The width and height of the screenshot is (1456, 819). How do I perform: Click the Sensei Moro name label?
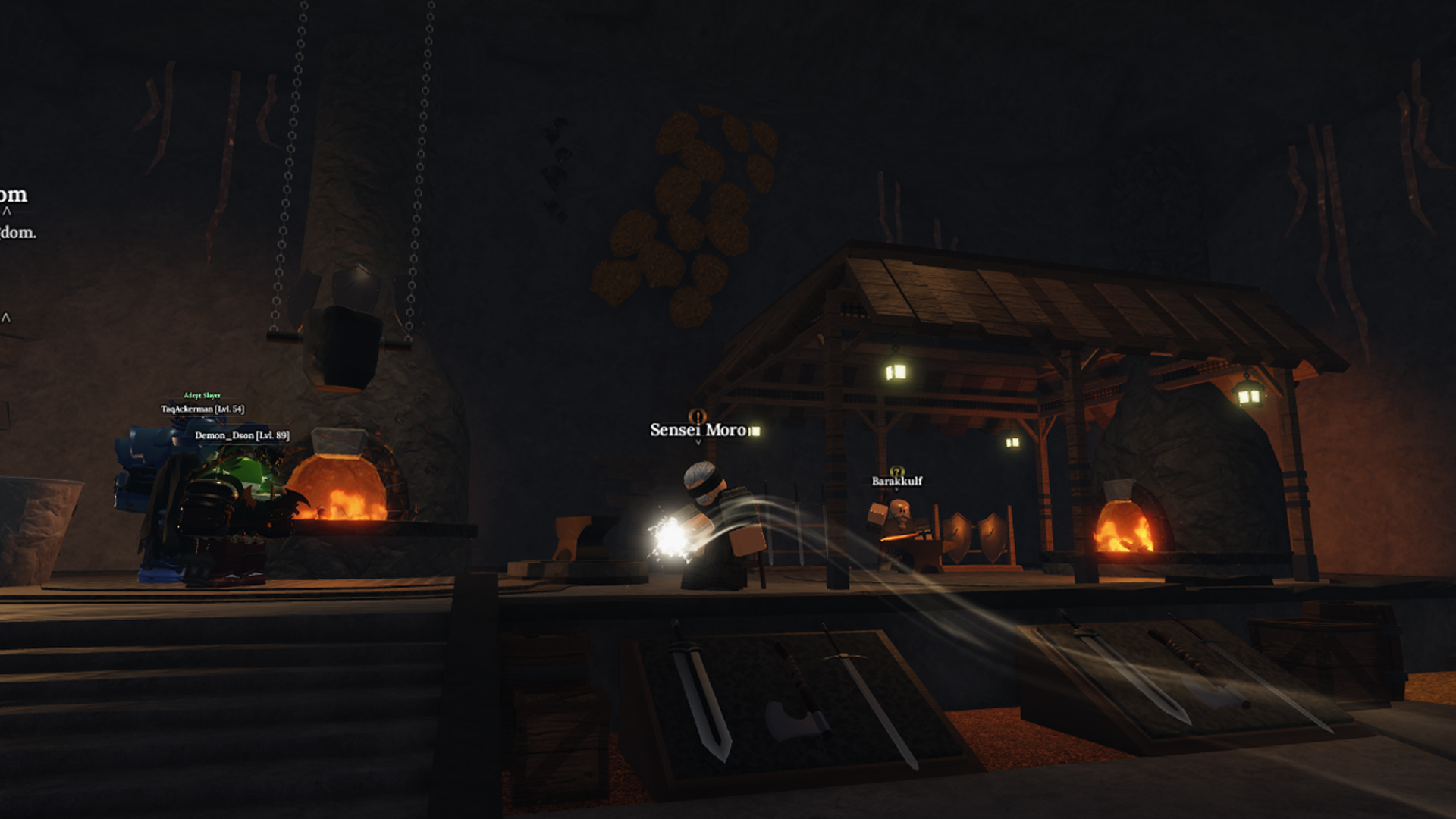tap(697, 430)
